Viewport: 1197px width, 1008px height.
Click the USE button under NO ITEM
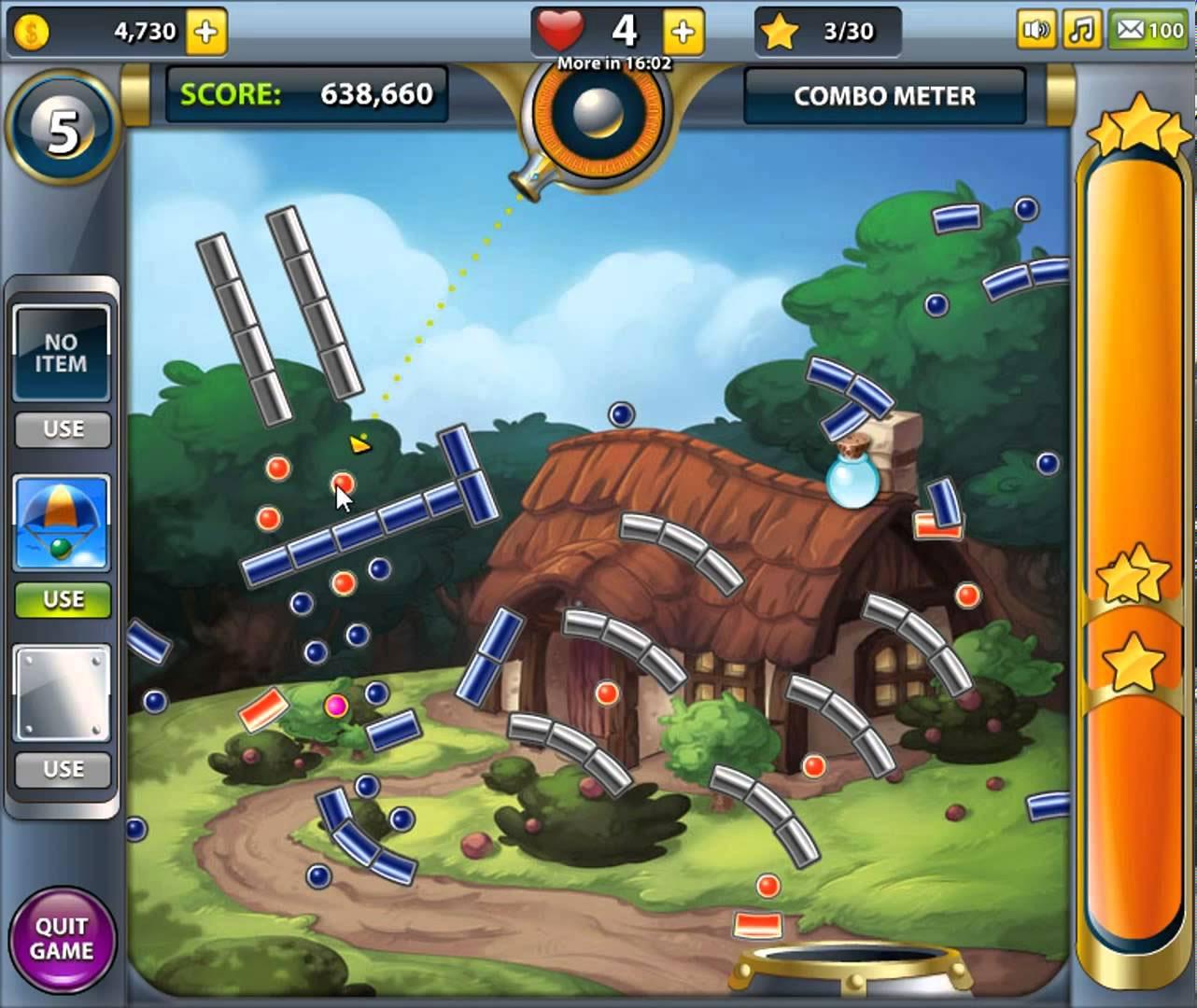pos(63,429)
